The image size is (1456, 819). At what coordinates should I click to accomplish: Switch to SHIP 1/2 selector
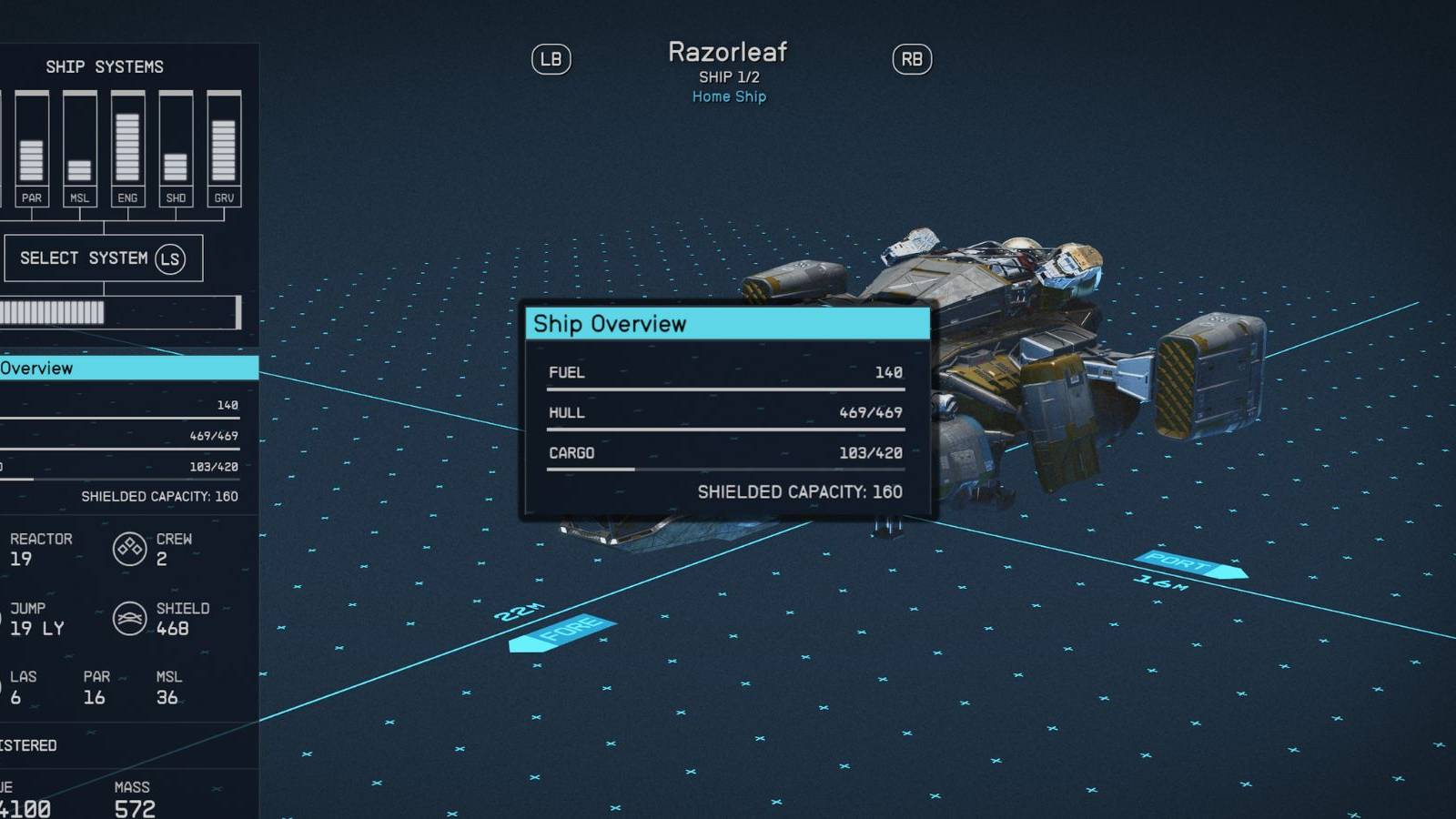[x=728, y=76]
